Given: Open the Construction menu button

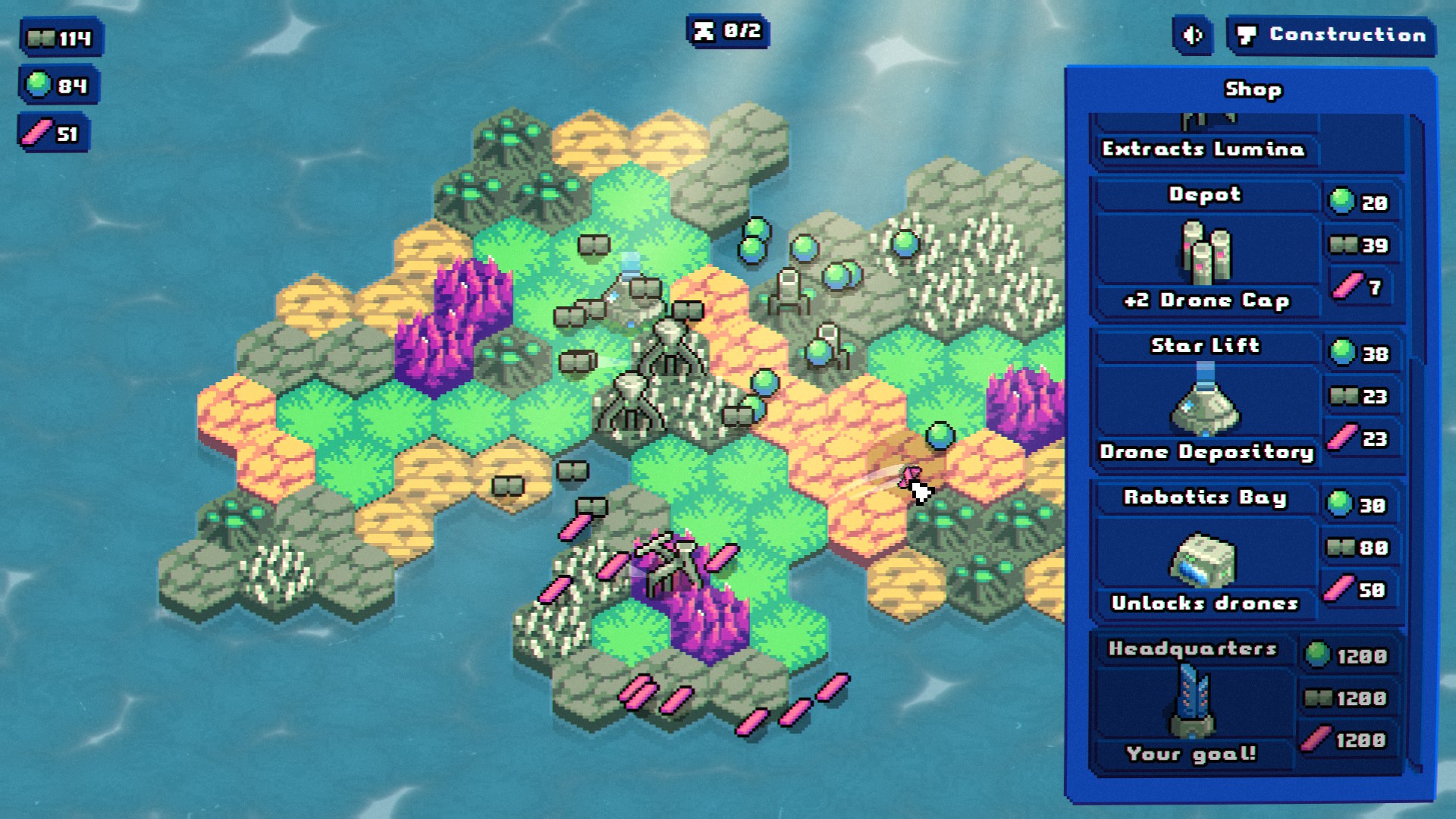Looking at the screenshot, I should pos(1332,36).
